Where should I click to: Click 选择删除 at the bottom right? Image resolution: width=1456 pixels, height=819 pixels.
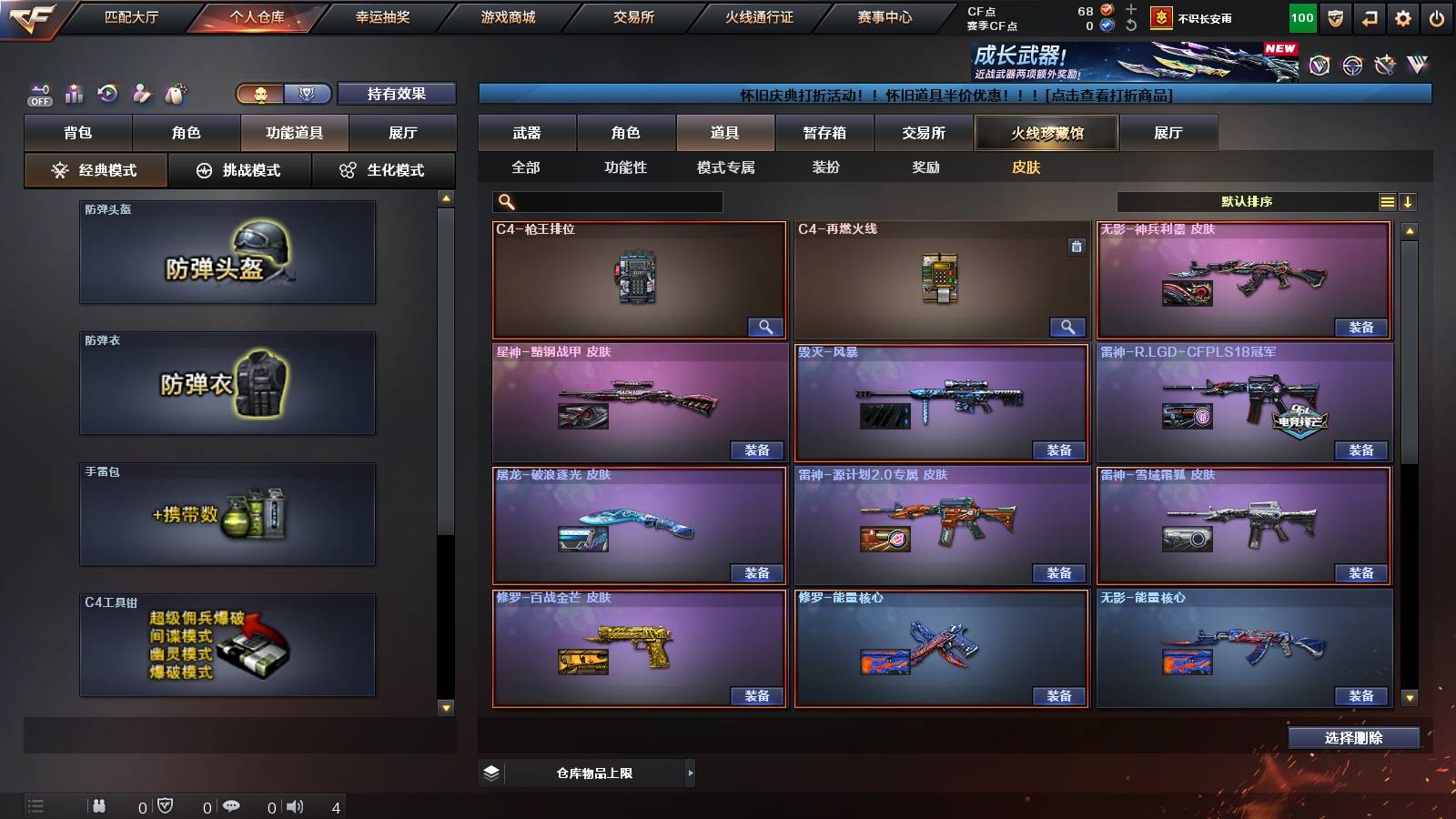(x=1353, y=737)
